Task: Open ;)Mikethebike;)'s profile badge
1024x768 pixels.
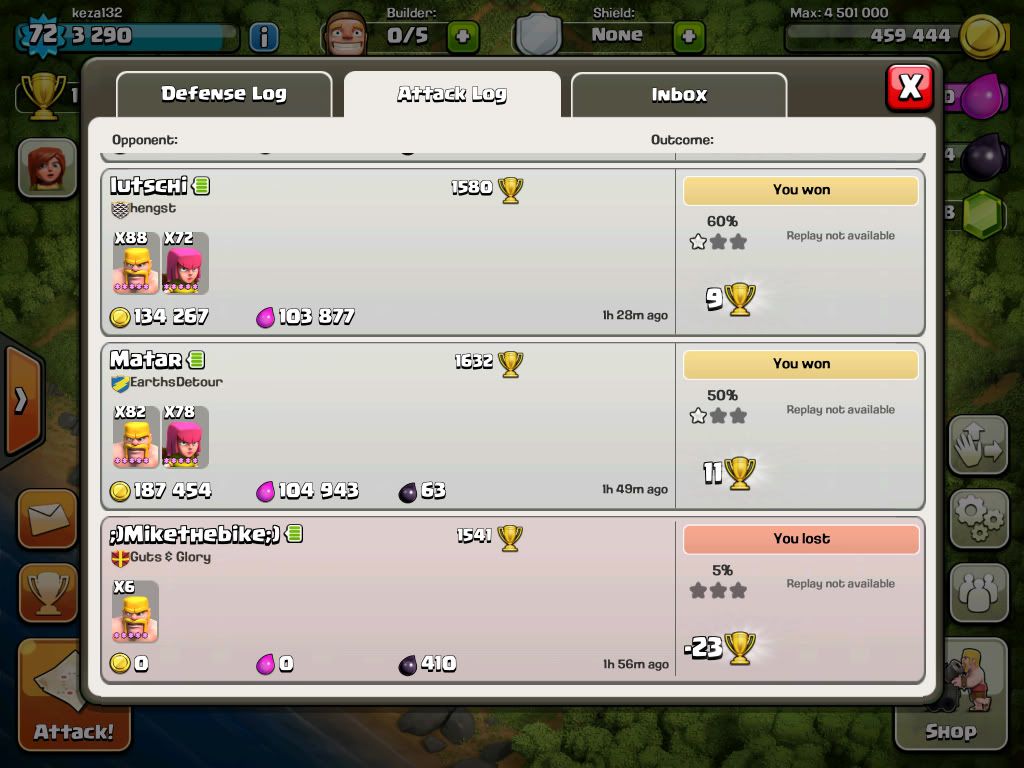Action: [294, 533]
